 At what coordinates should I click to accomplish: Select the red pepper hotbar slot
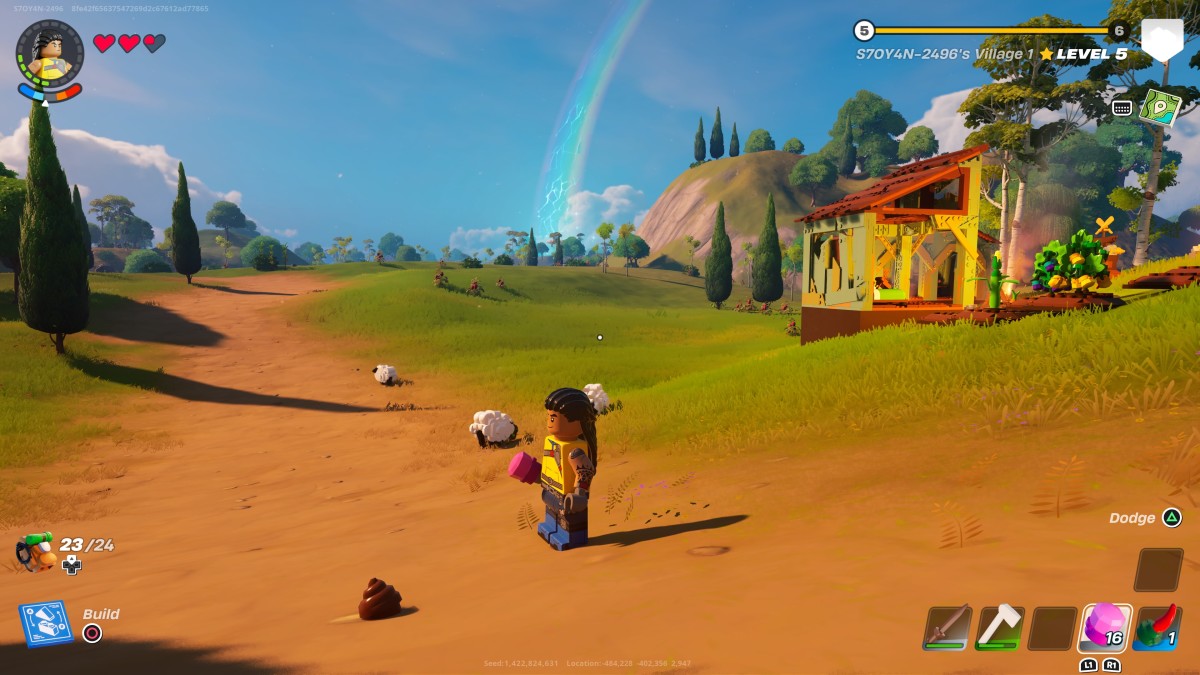click(x=1158, y=627)
